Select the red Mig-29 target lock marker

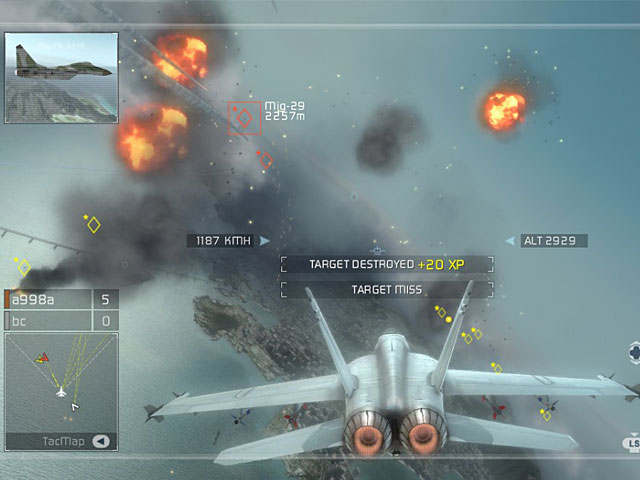[244, 118]
